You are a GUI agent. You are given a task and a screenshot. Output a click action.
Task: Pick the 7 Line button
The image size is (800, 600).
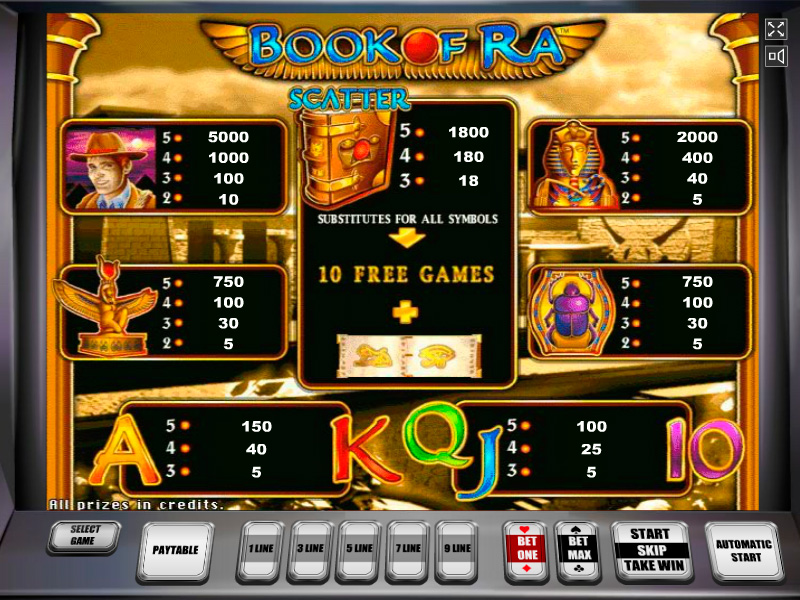(x=408, y=549)
